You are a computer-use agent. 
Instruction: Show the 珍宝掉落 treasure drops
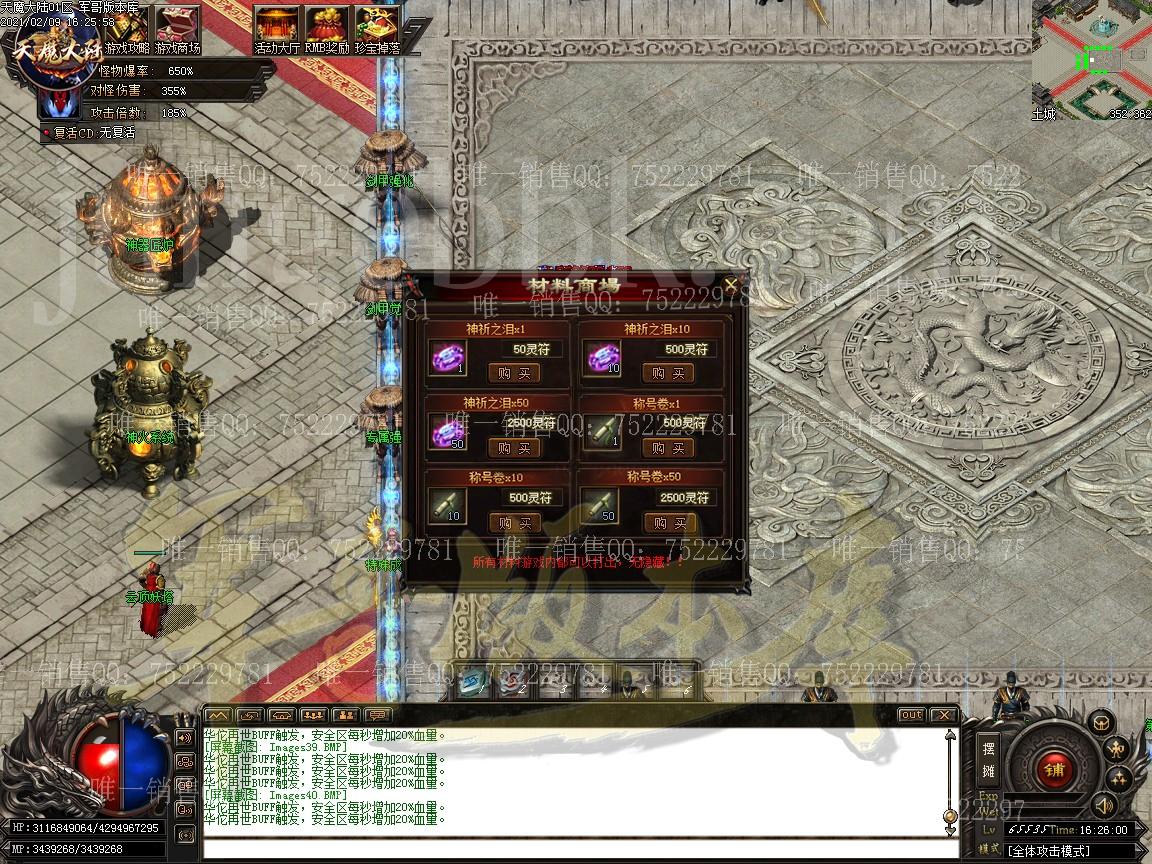[x=377, y=30]
